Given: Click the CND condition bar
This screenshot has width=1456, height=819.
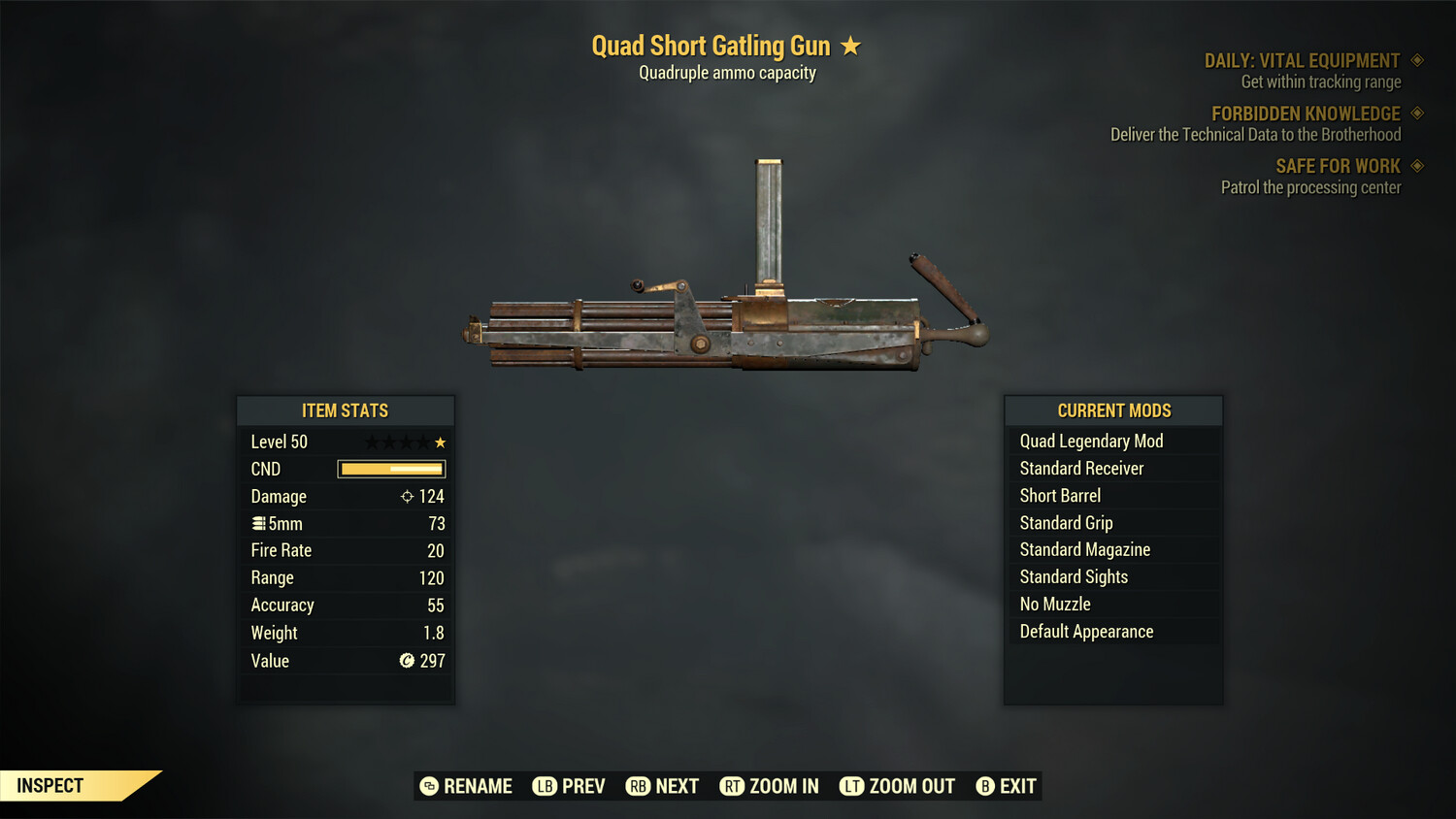Looking at the screenshot, I should pyautogui.click(x=390, y=469).
